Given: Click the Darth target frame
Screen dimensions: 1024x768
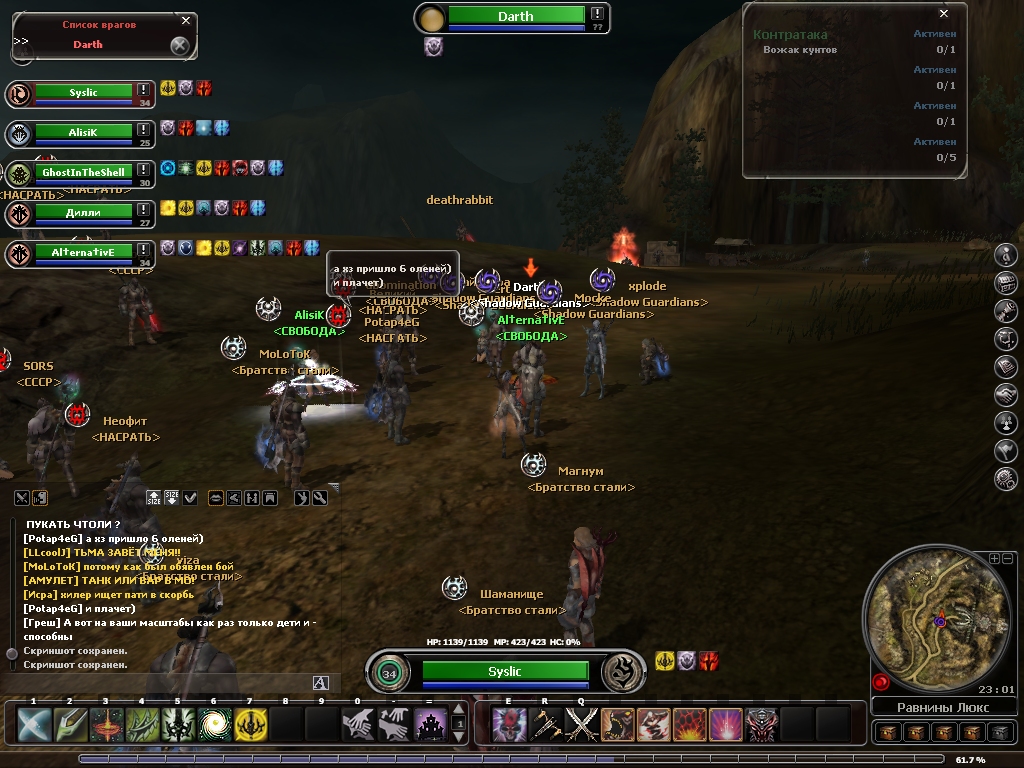Looking at the screenshot, I should point(515,16).
